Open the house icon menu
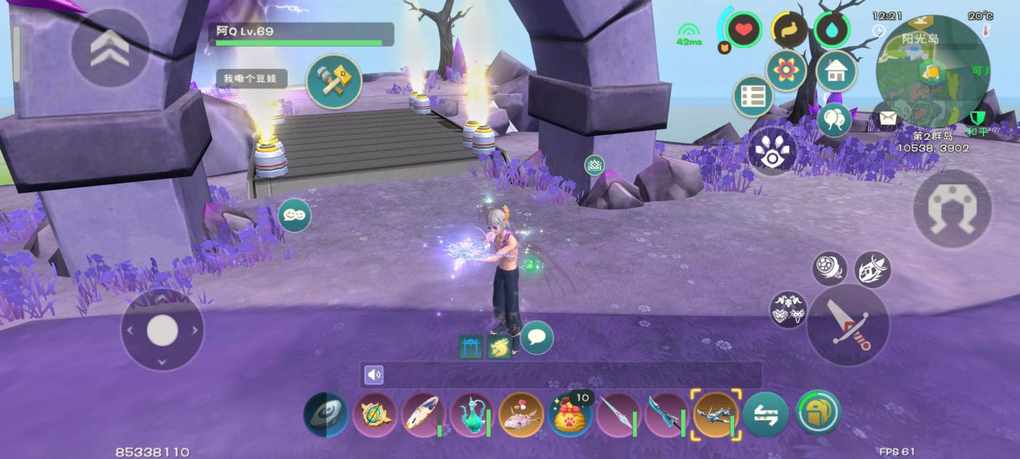The height and width of the screenshot is (459, 1020). (x=836, y=71)
